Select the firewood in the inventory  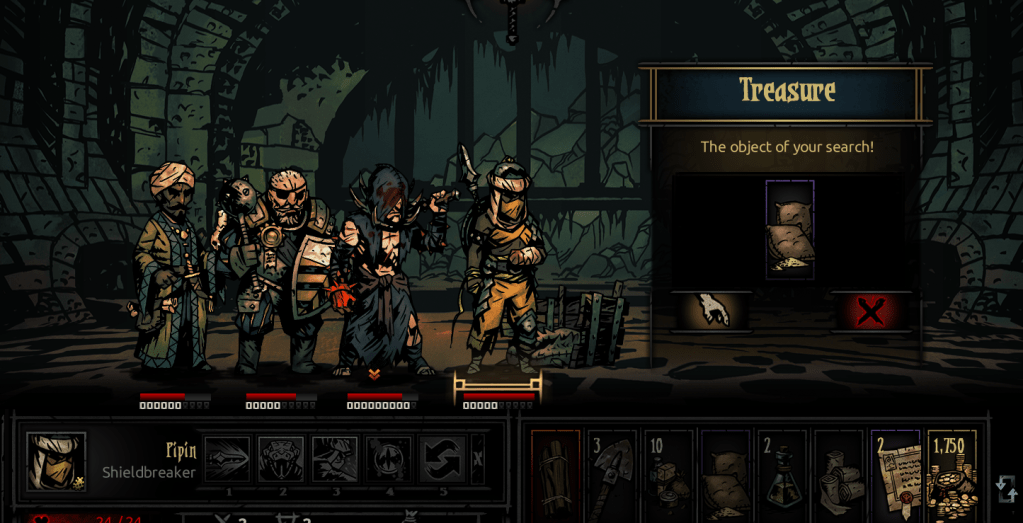tap(555, 477)
